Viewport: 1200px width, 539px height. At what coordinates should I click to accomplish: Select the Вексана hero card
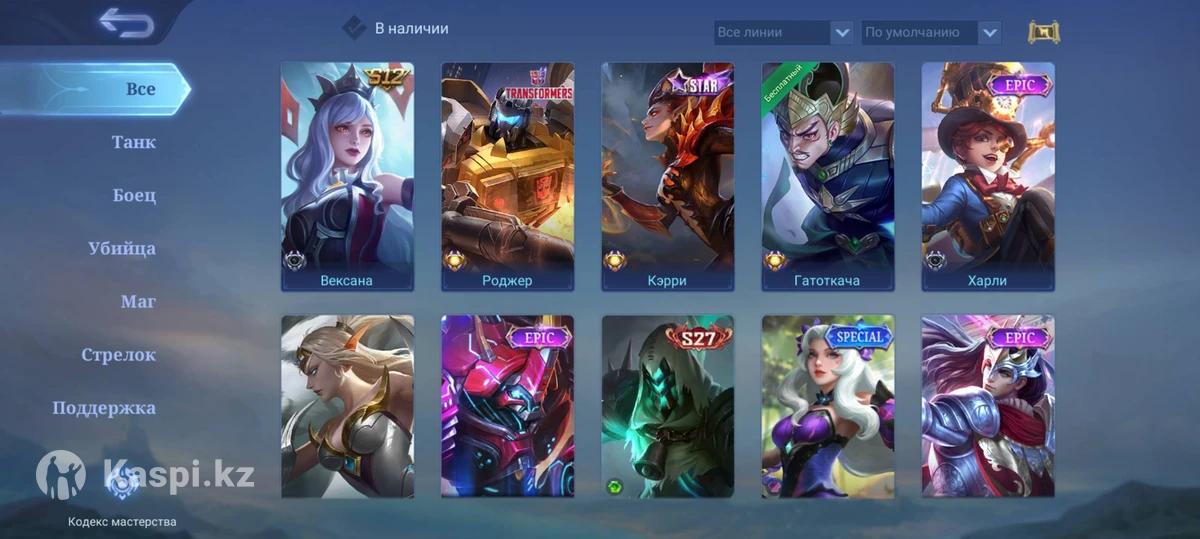[347, 177]
